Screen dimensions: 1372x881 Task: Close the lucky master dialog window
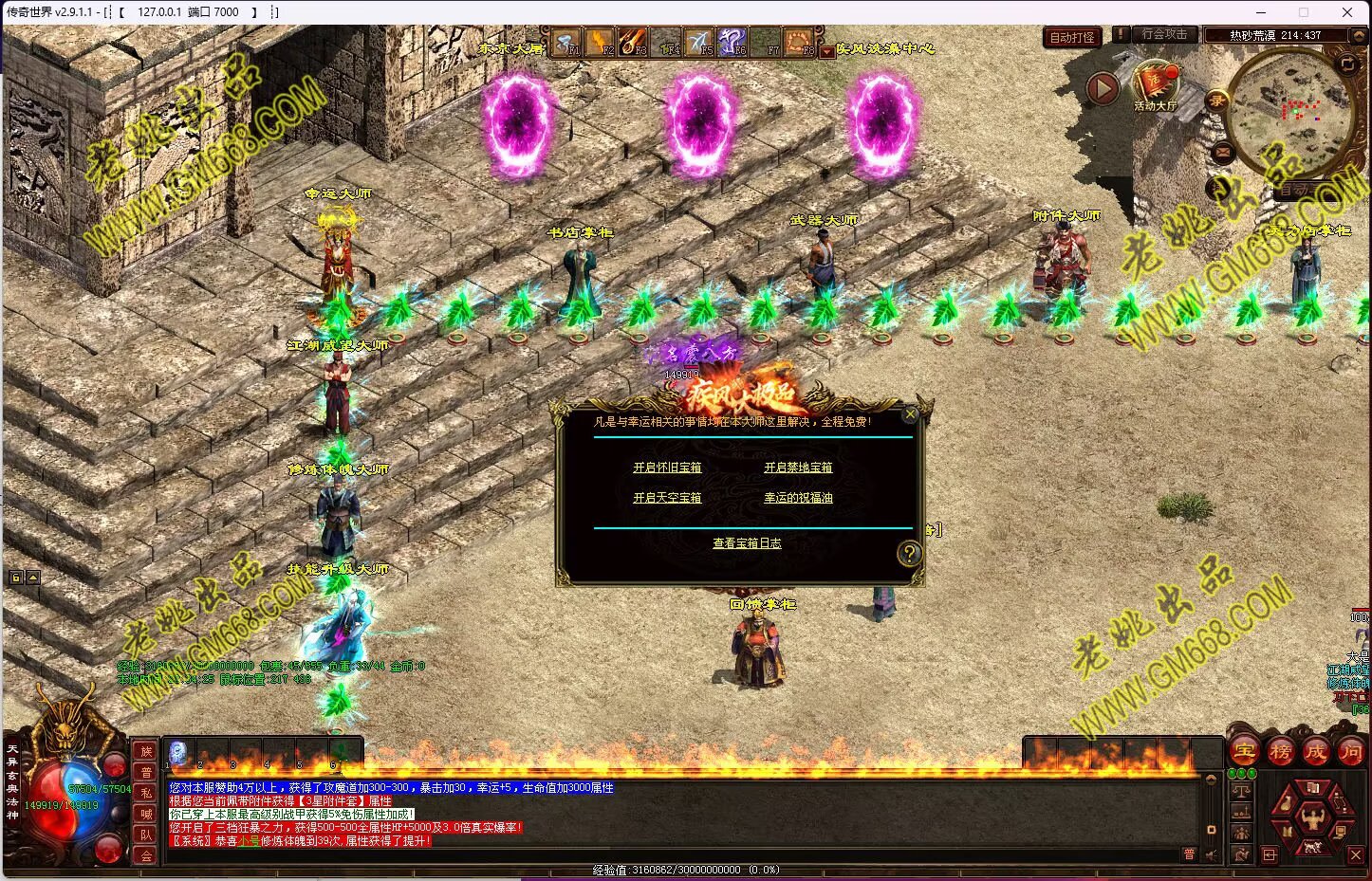910,414
